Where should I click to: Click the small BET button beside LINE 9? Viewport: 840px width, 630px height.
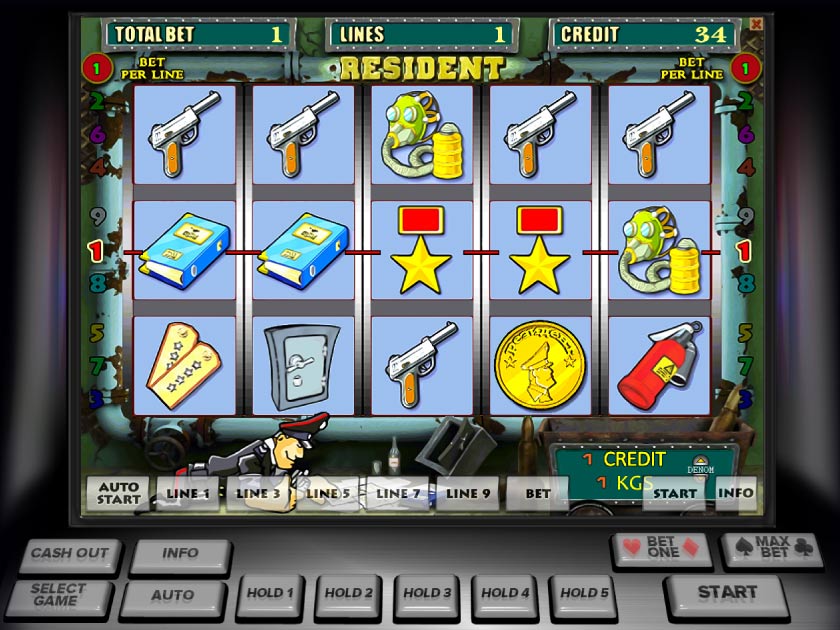538,493
